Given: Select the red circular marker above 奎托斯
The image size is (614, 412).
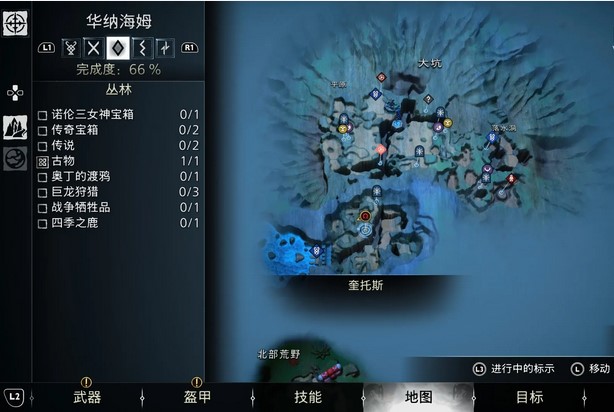Looking at the screenshot, I should [365, 215].
